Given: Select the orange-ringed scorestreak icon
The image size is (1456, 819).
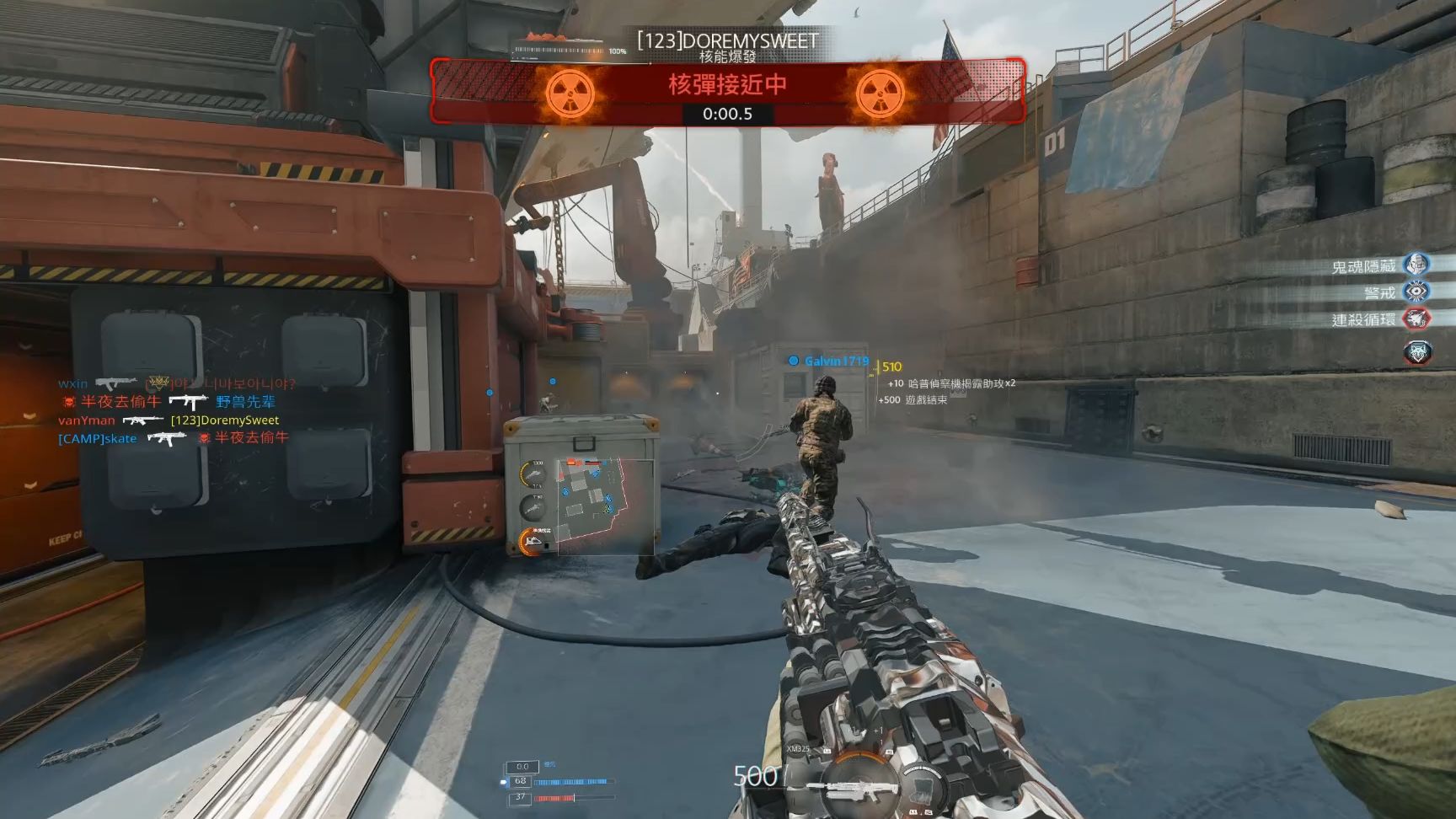Looking at the screenshot, I should (x=533, y=541).
